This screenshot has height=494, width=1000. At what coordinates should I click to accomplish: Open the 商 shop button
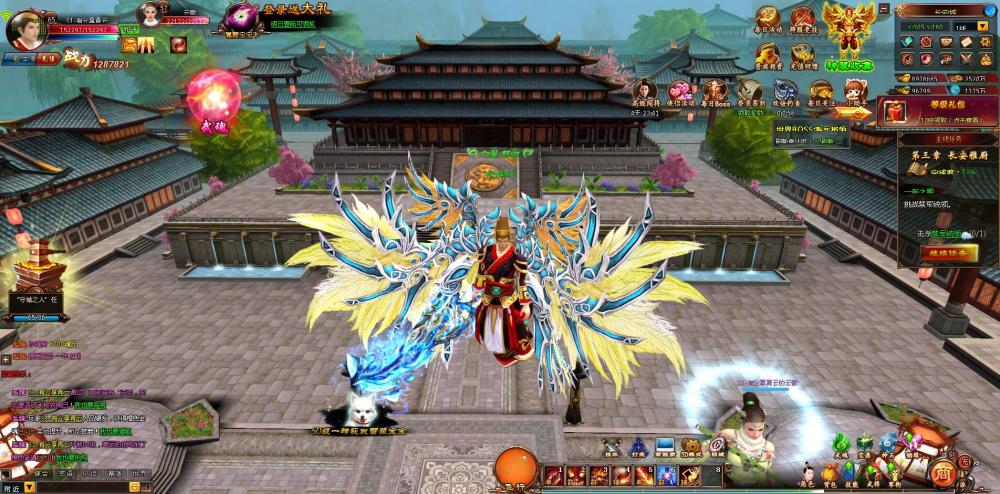(x=941, y=471)
